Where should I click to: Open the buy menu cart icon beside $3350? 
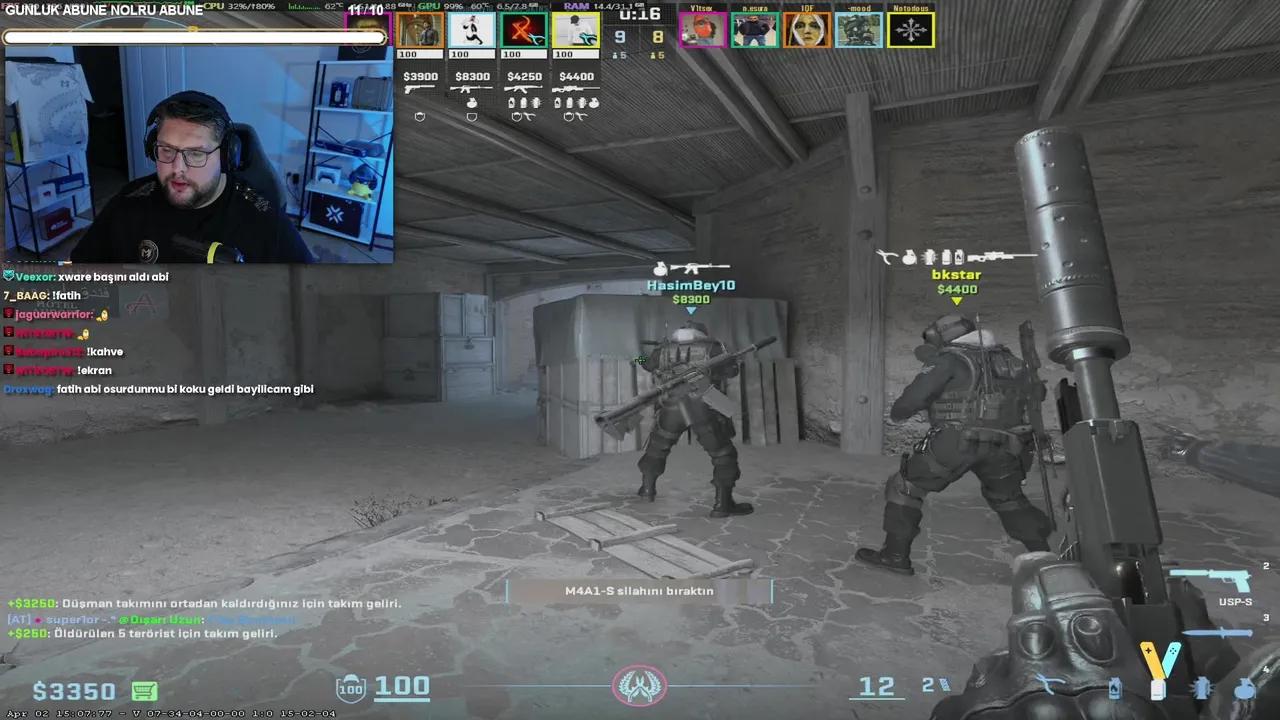[x=145, y=690]
